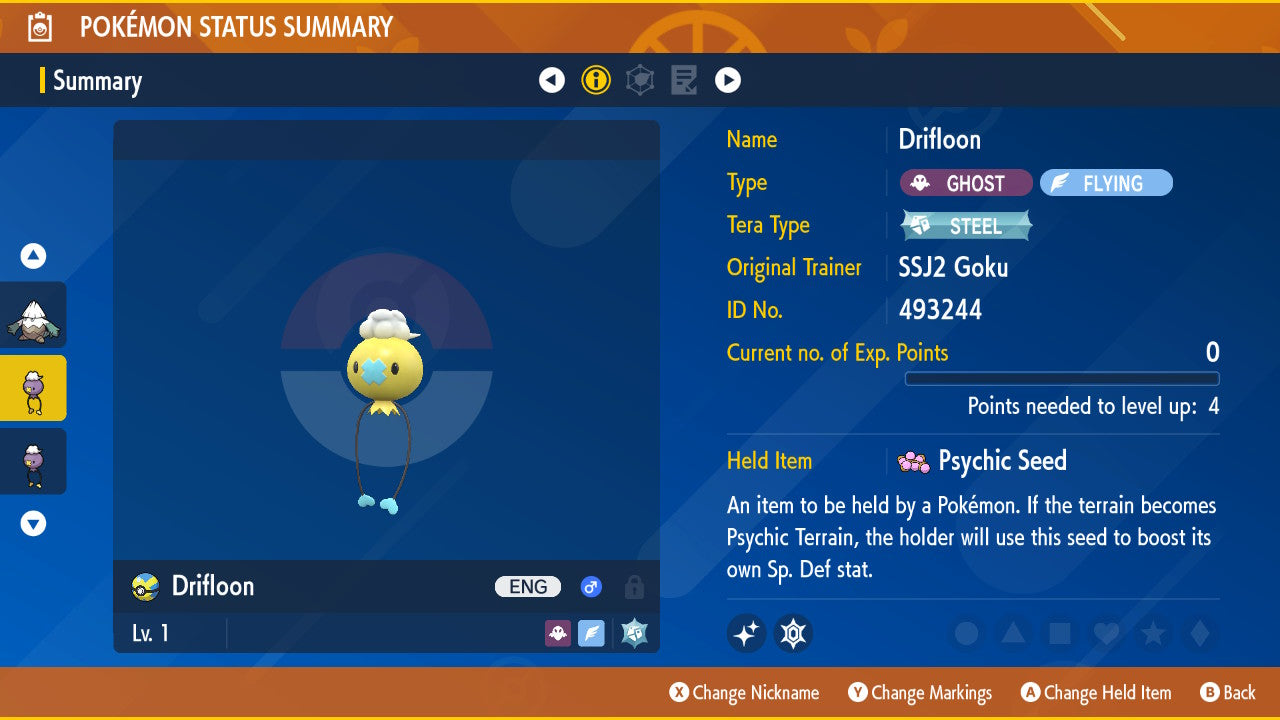Select the Snover party thumbnail

[34, 315]
